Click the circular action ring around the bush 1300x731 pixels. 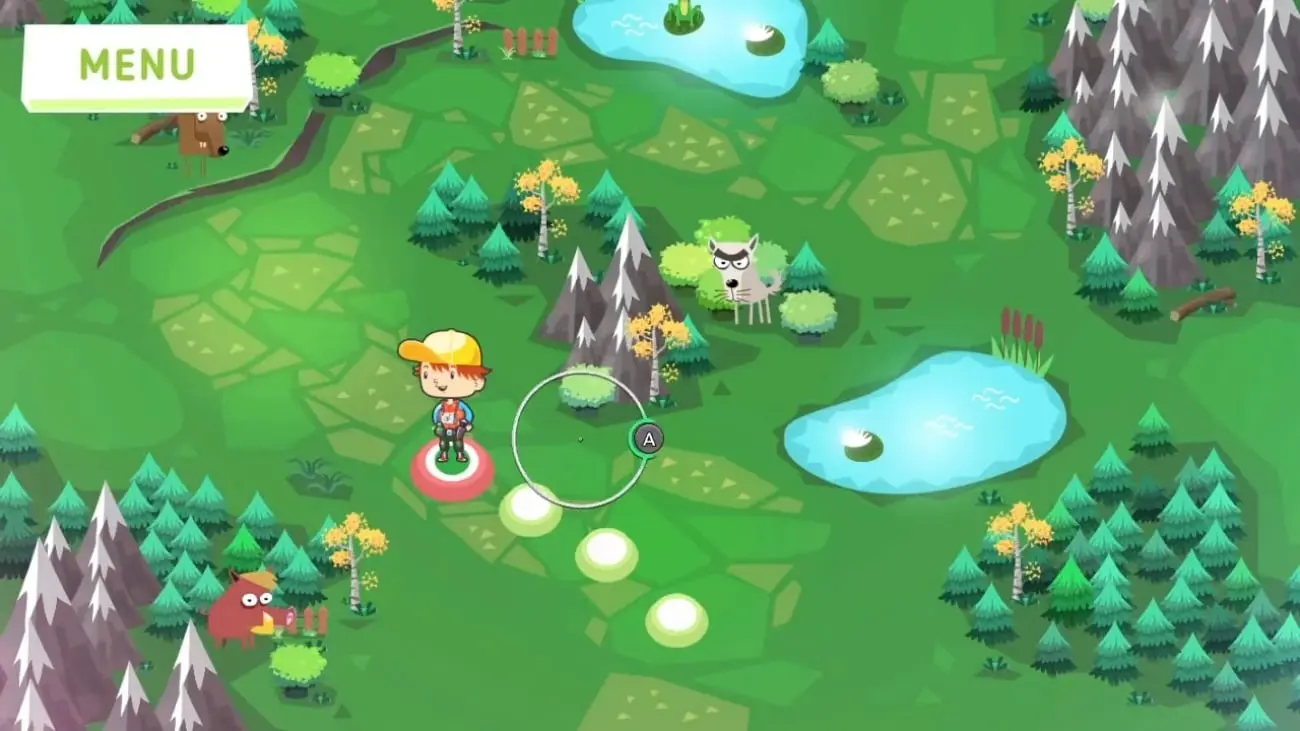click(580, 435)
